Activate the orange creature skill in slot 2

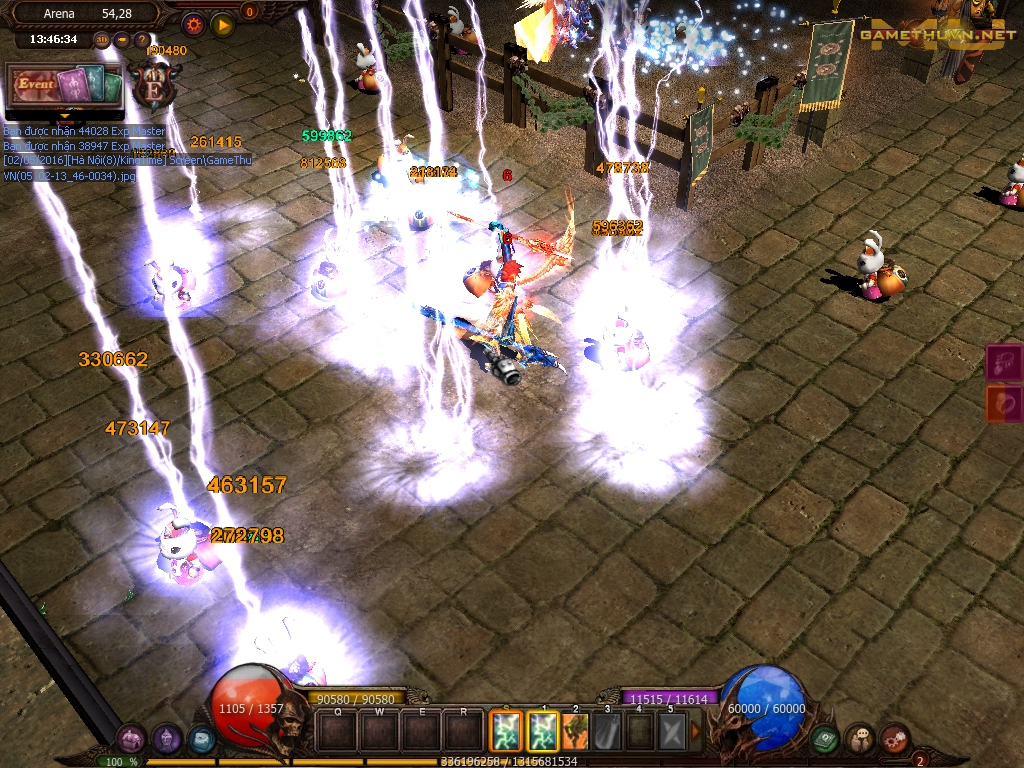pos(575,731)
